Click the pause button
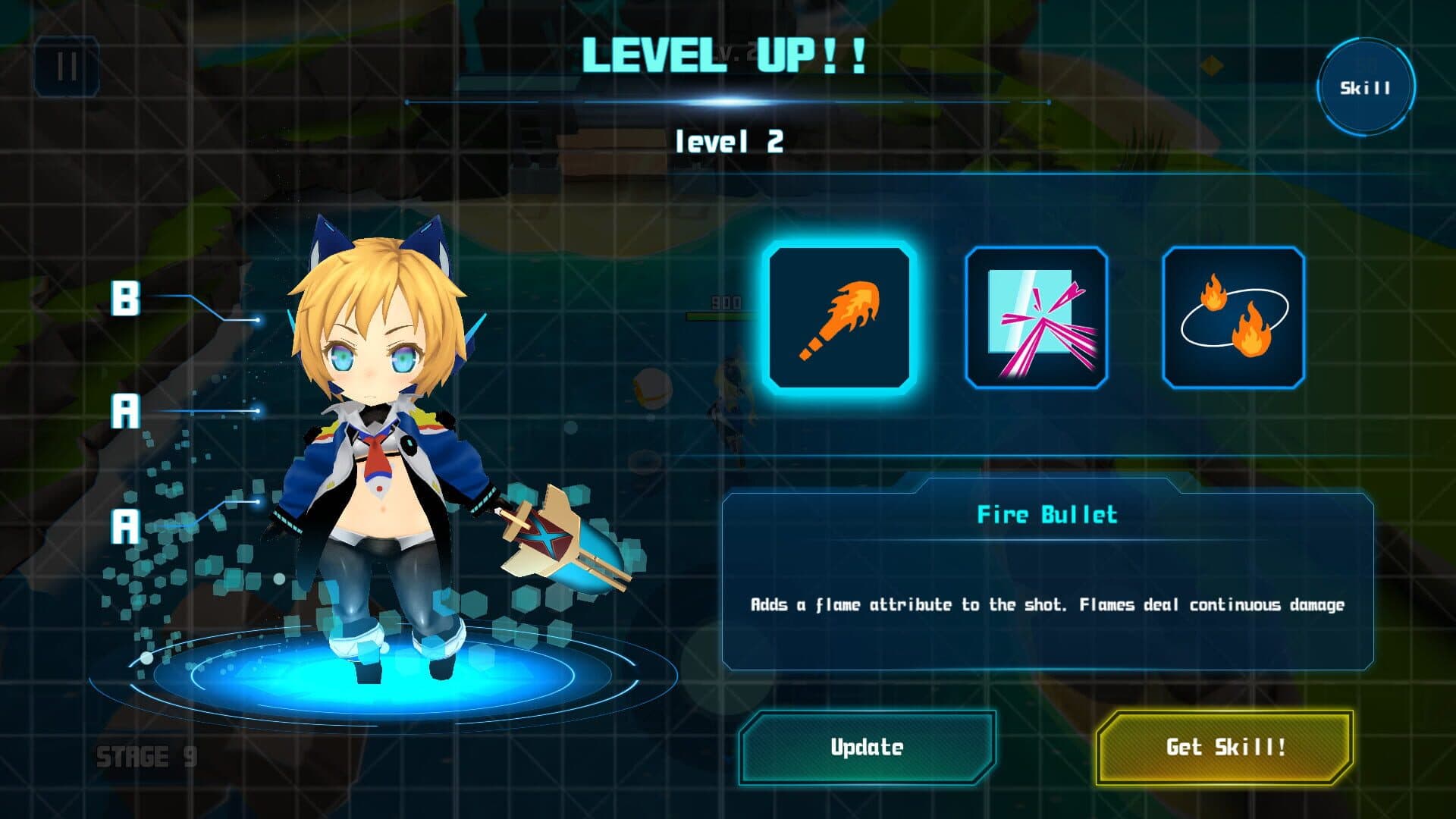Screen dimensions: 1456x819 point(67,67)
